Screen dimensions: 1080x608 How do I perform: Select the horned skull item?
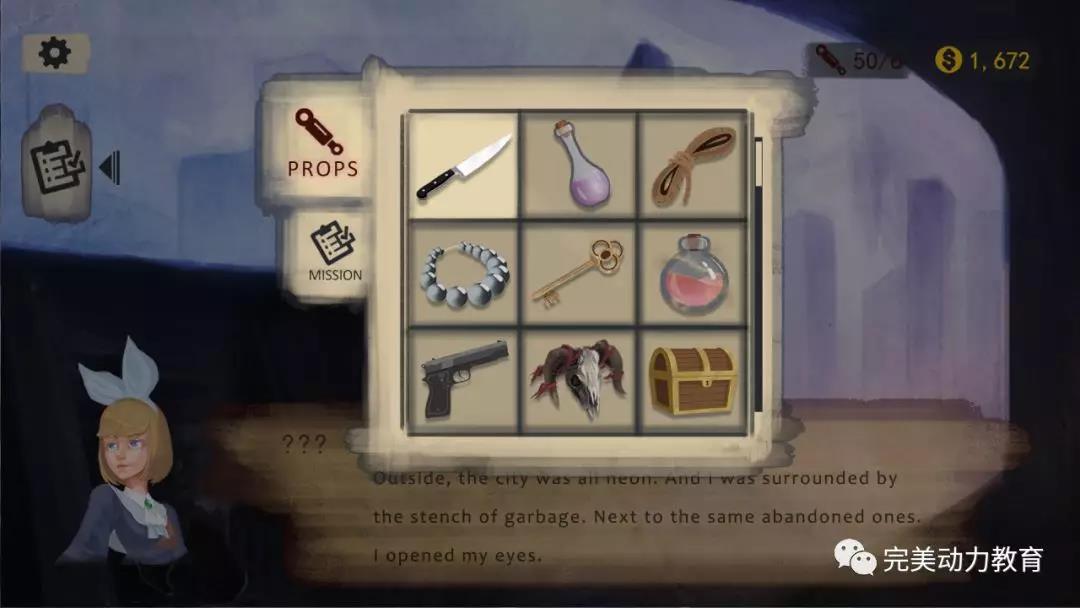[x=580, y=380]
